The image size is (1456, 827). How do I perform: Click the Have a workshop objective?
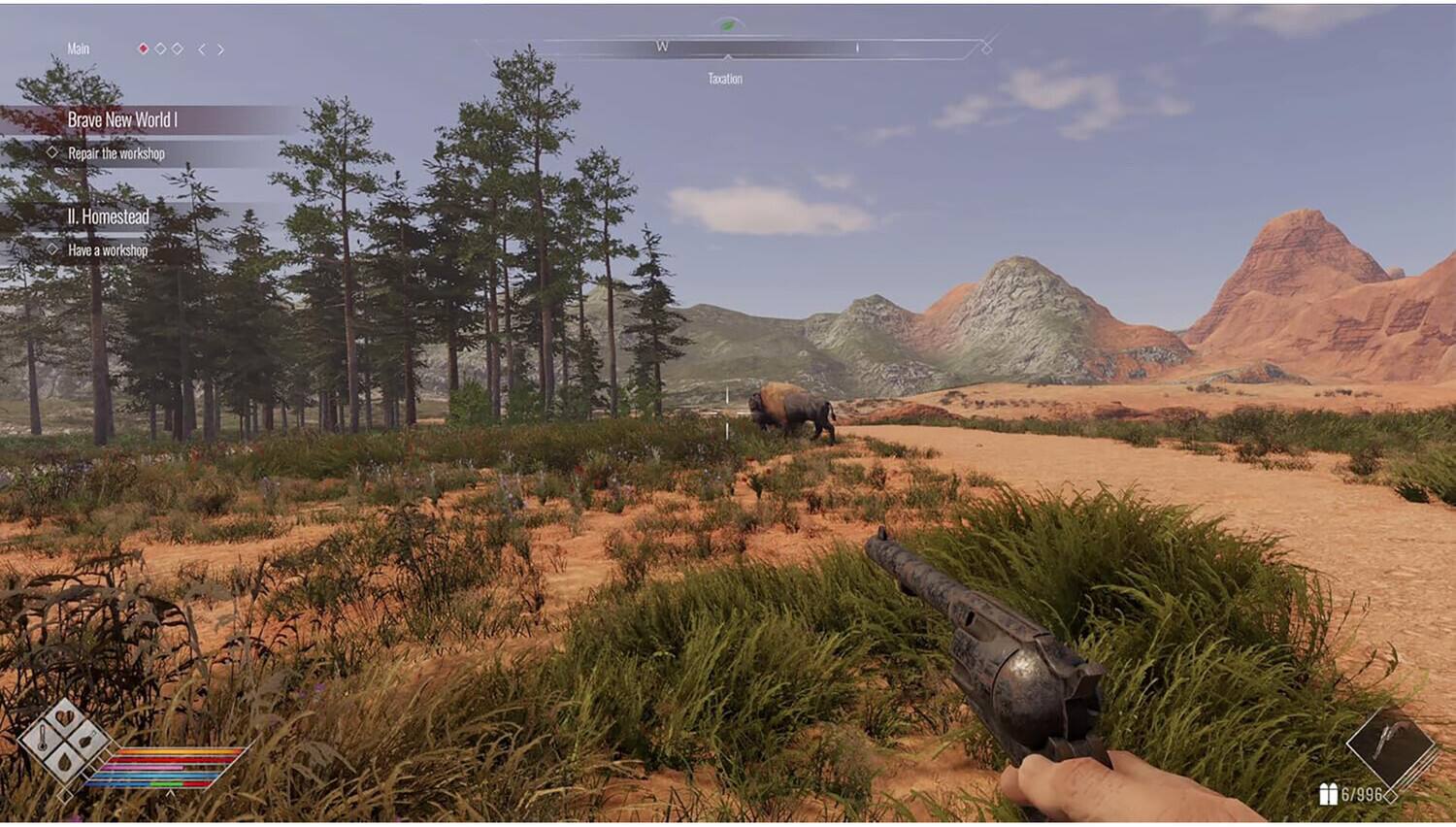[x=107, y=250]
